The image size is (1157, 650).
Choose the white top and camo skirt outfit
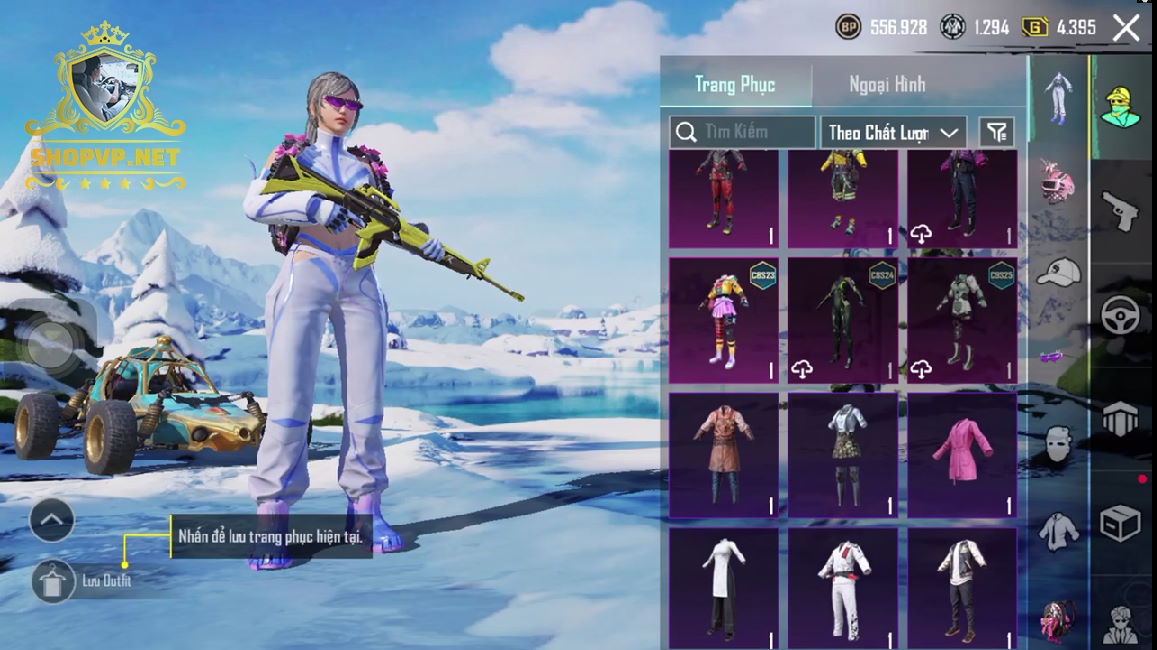pos(842,455)
